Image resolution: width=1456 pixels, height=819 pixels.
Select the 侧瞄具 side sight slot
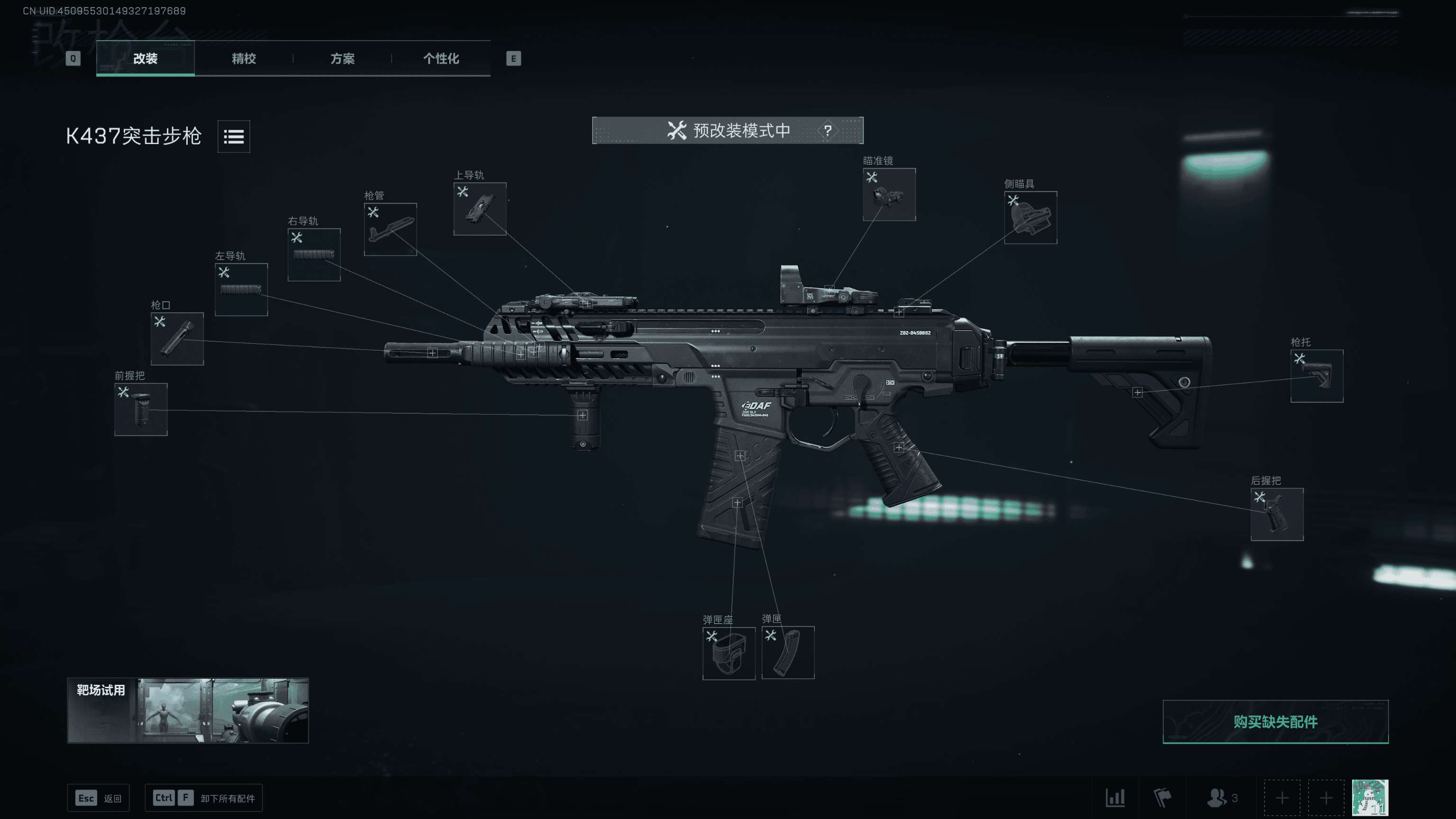pos(1030,218)
